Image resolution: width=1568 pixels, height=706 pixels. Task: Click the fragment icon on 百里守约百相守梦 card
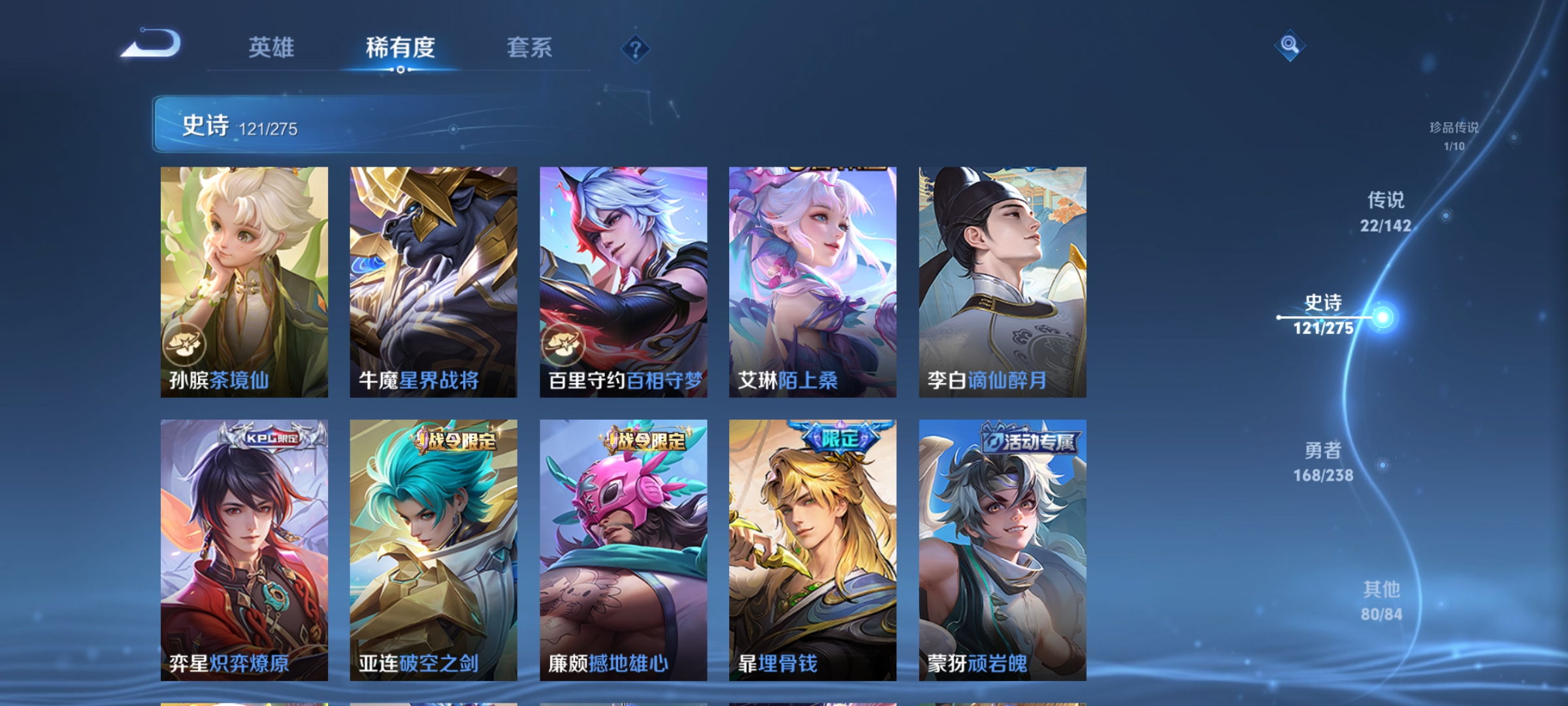tap(564, 345)
